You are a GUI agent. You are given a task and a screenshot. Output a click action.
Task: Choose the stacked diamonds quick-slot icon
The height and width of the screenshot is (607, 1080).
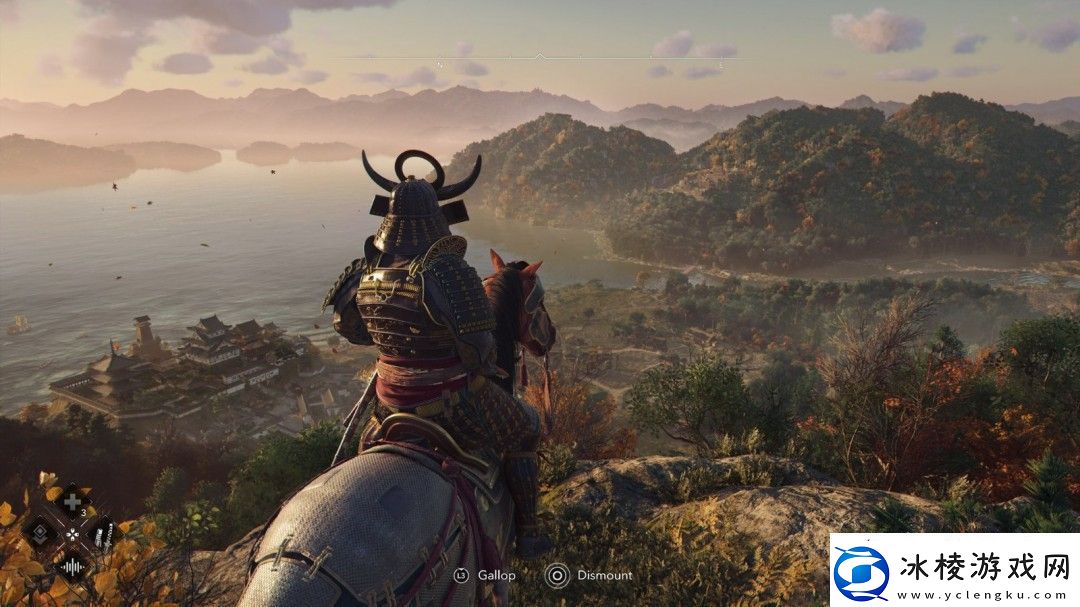(41, 533)
